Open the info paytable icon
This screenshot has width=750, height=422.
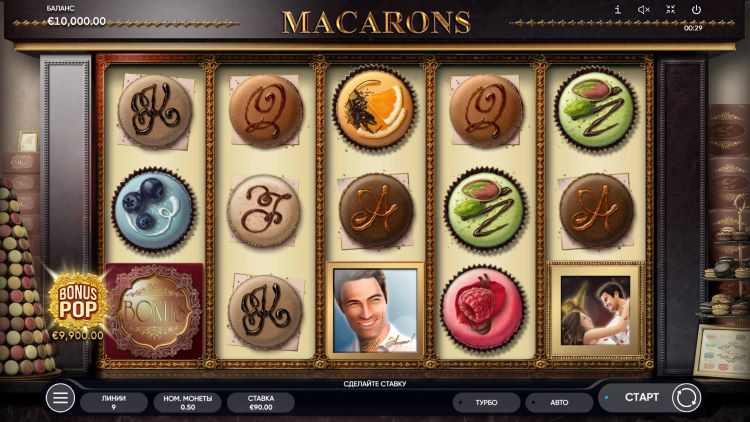click(617, 10)
